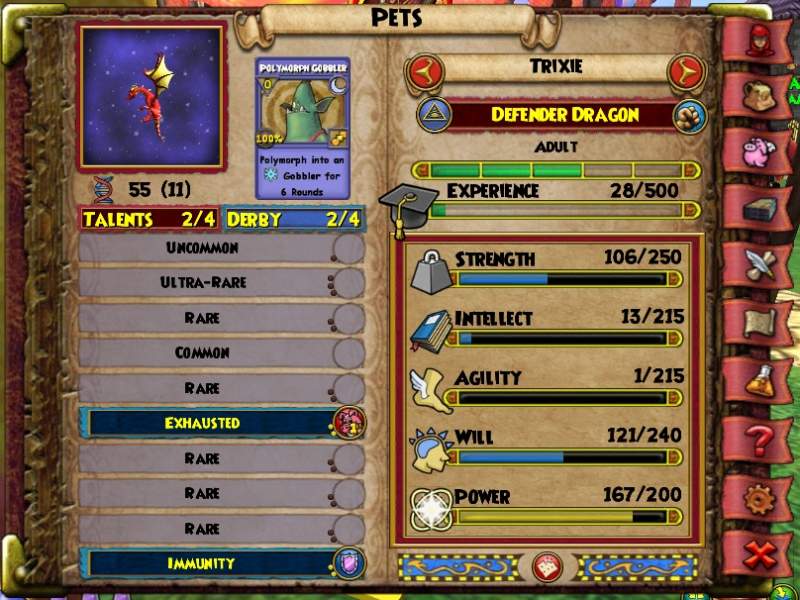Open the character tab with red hooded figure
Image resolution: width=800 pixels, height=600 pixels.
tap(758, 40)
